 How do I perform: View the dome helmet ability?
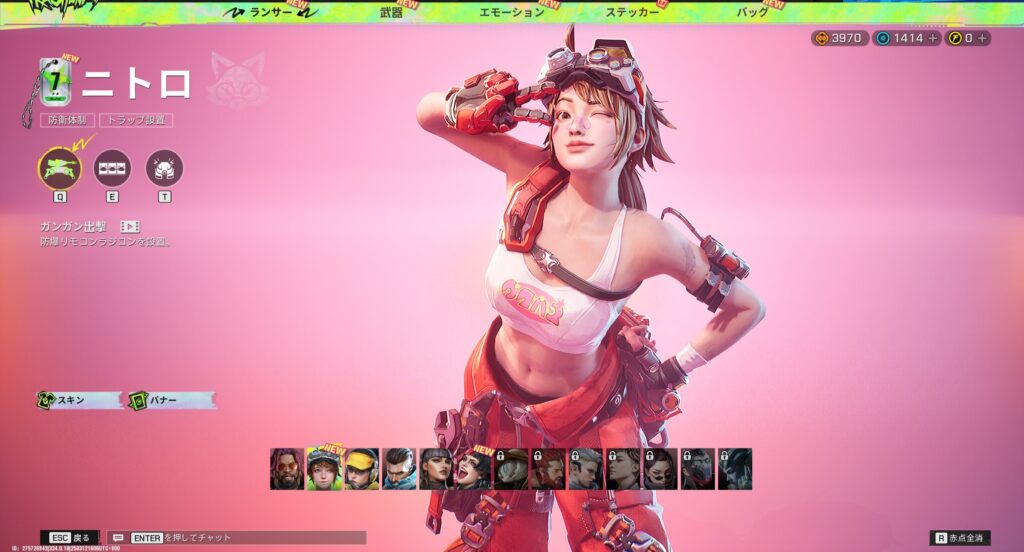pyautogui.click(x=164, y=168)
